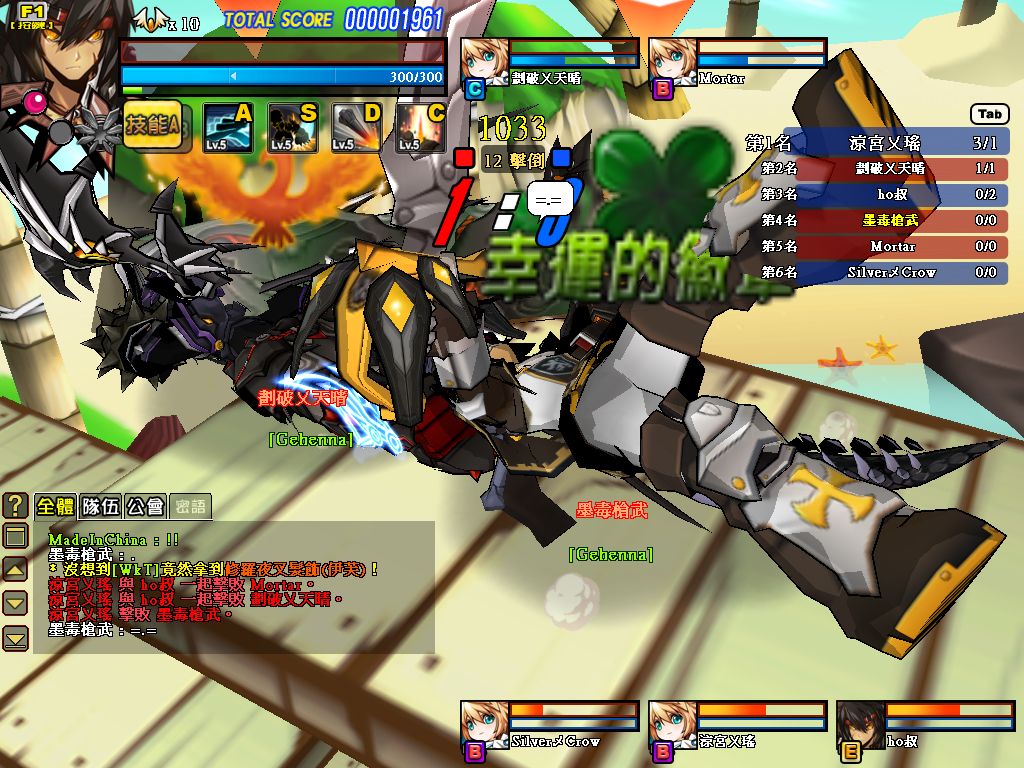Activate the C-slot fire burst skill

click(x=420, y=128)
